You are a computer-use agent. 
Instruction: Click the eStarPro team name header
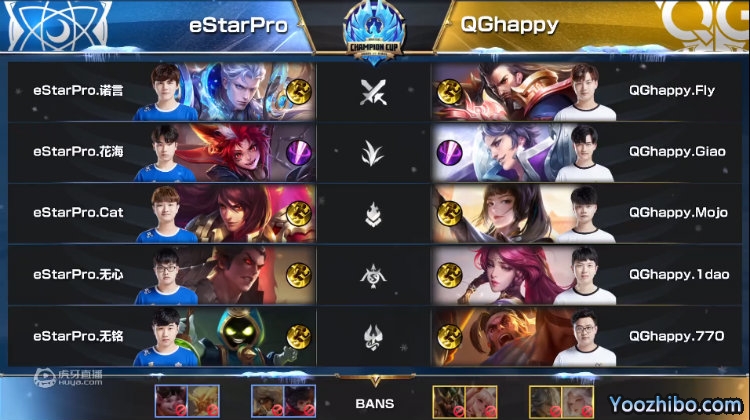(231, 24)
